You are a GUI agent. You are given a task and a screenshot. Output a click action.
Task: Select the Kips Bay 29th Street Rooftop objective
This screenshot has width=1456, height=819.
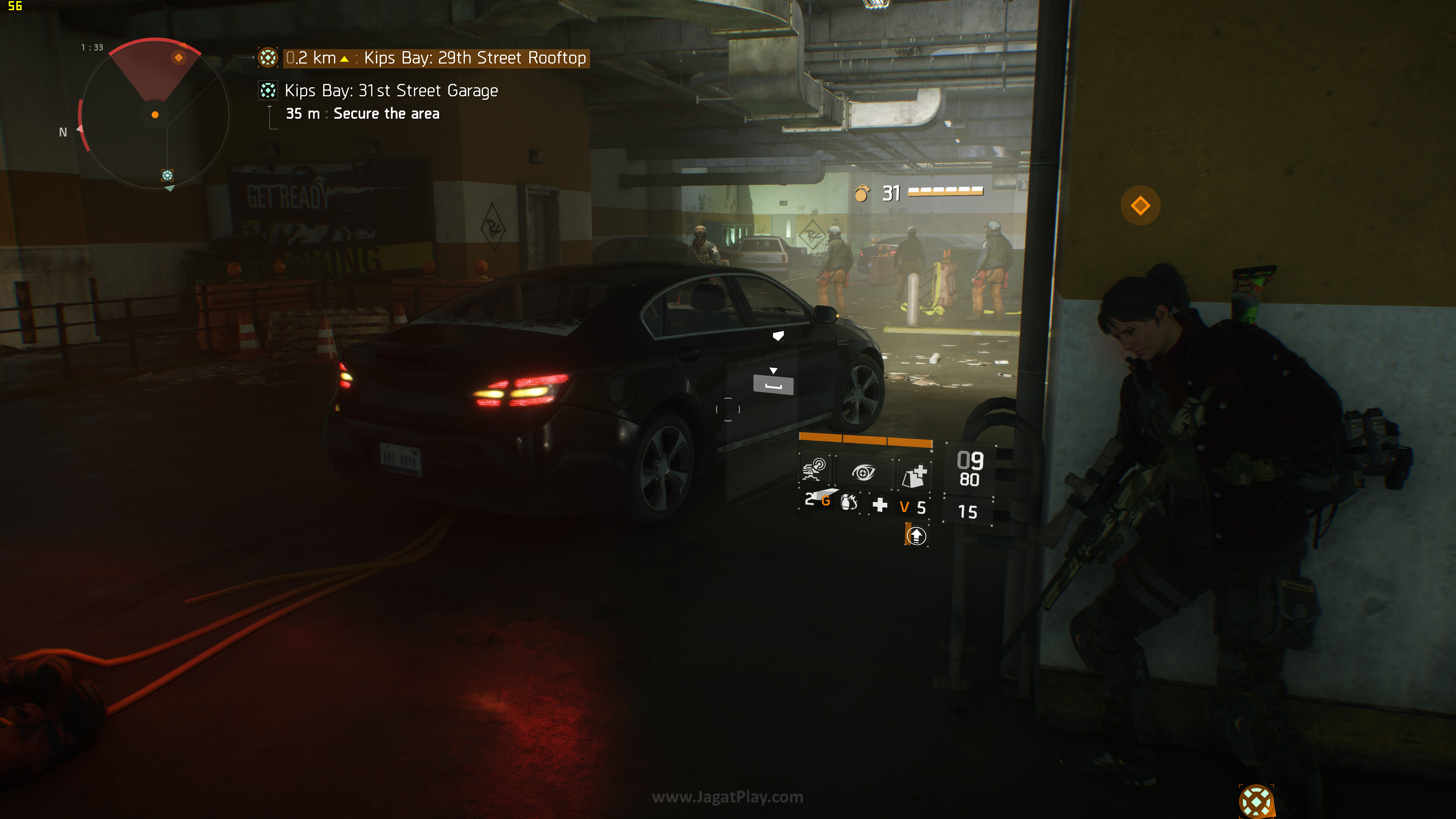[475, 58]
